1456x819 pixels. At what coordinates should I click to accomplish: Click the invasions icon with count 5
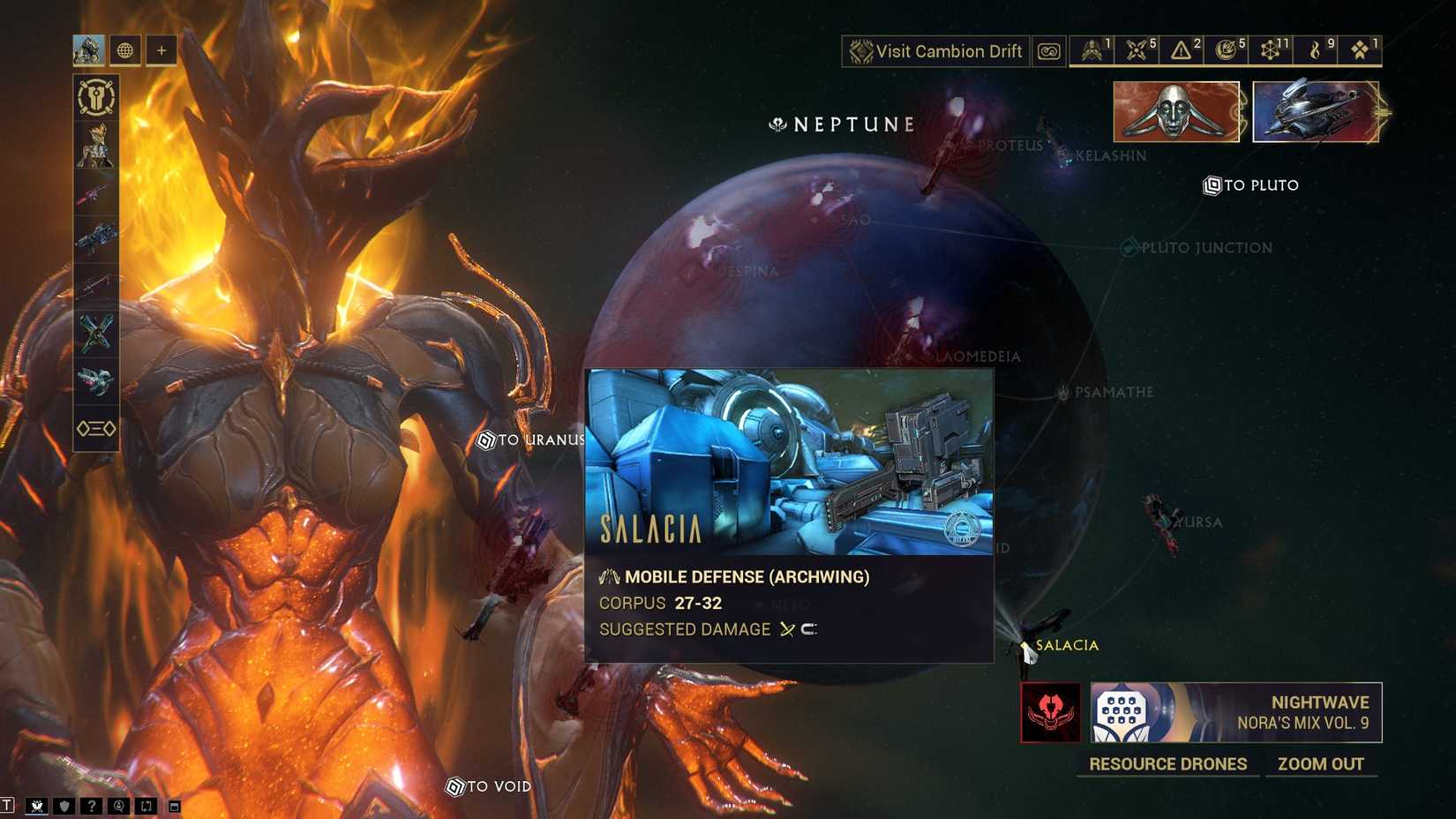[1137, 50]
